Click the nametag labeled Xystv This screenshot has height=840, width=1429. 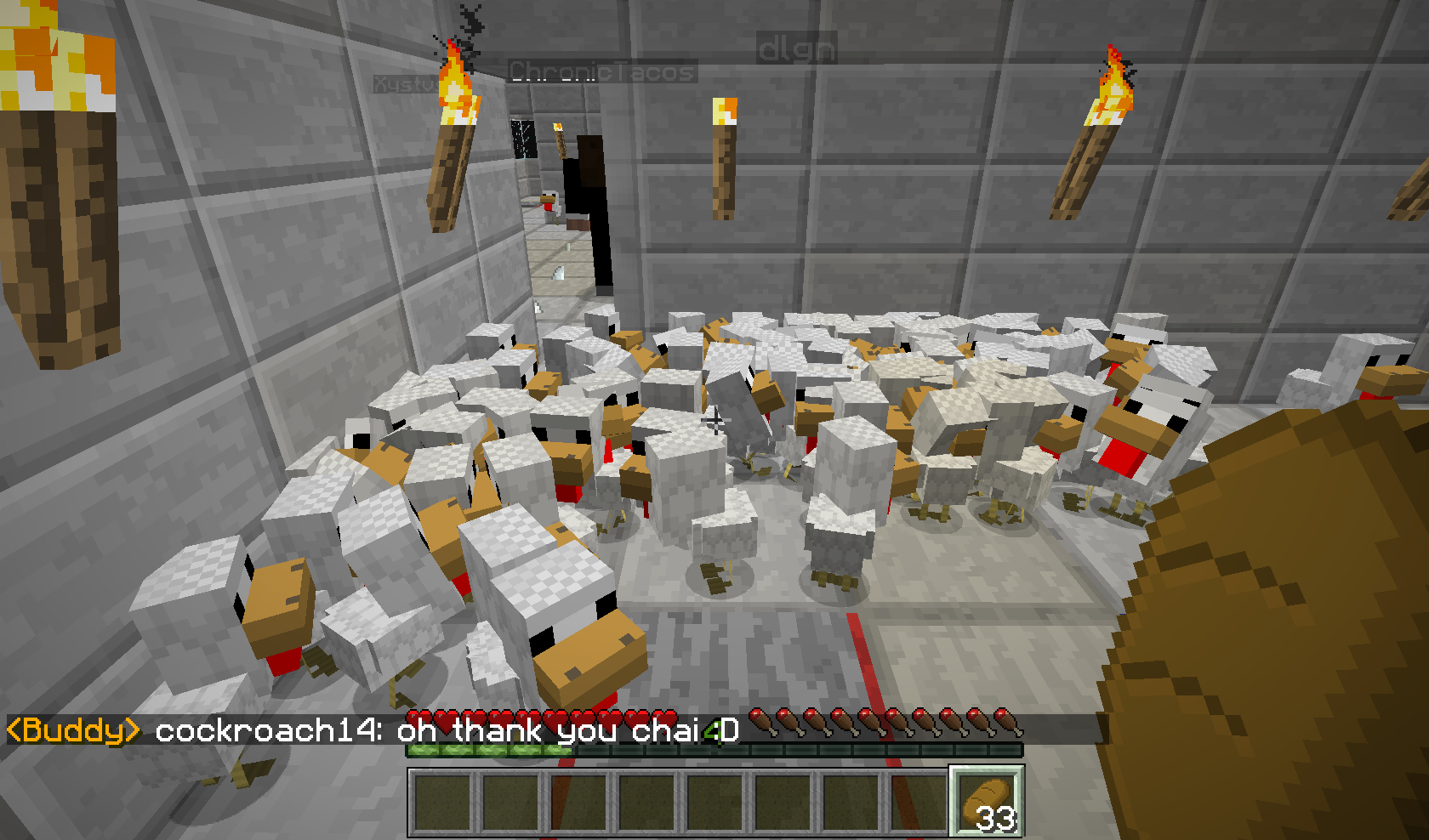point(407,83)
